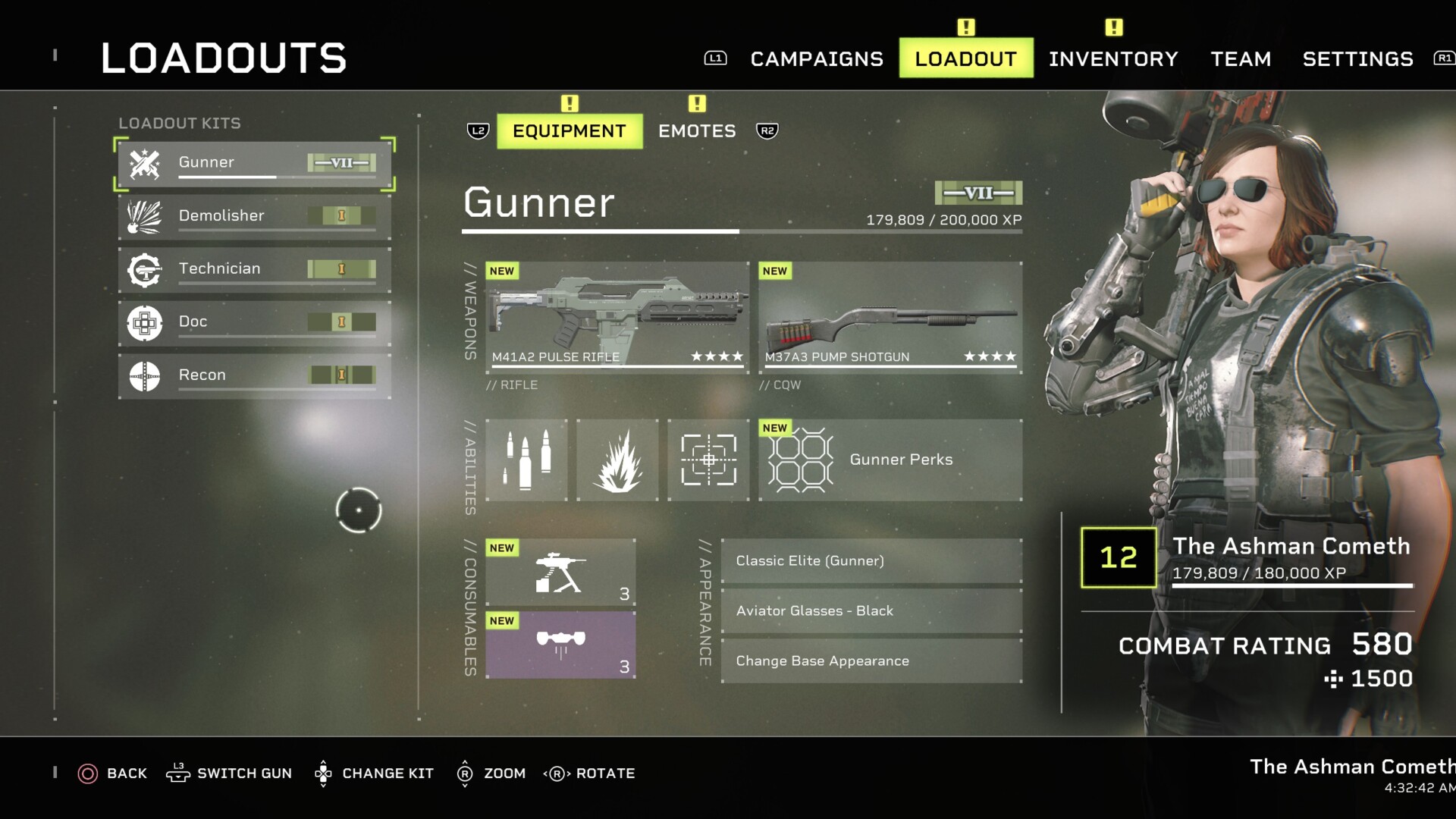This screenshot has width=1456, height=819.
Task: Go to the Team tab
Action: (1241, 58)
